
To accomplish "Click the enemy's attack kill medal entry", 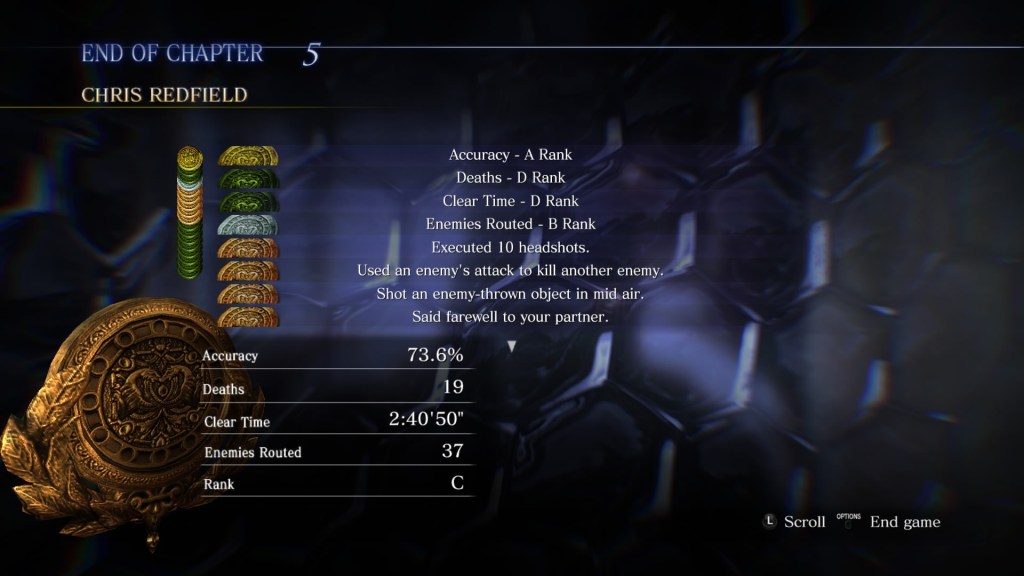I will 510,270.
